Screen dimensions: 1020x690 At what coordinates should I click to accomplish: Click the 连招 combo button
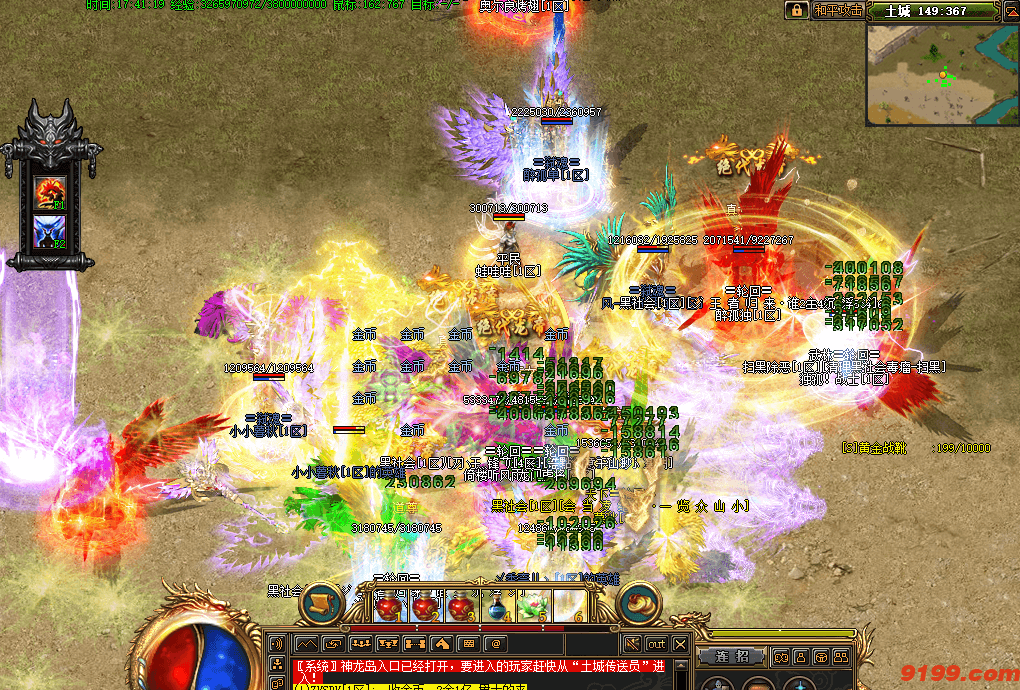click(731, 656)
